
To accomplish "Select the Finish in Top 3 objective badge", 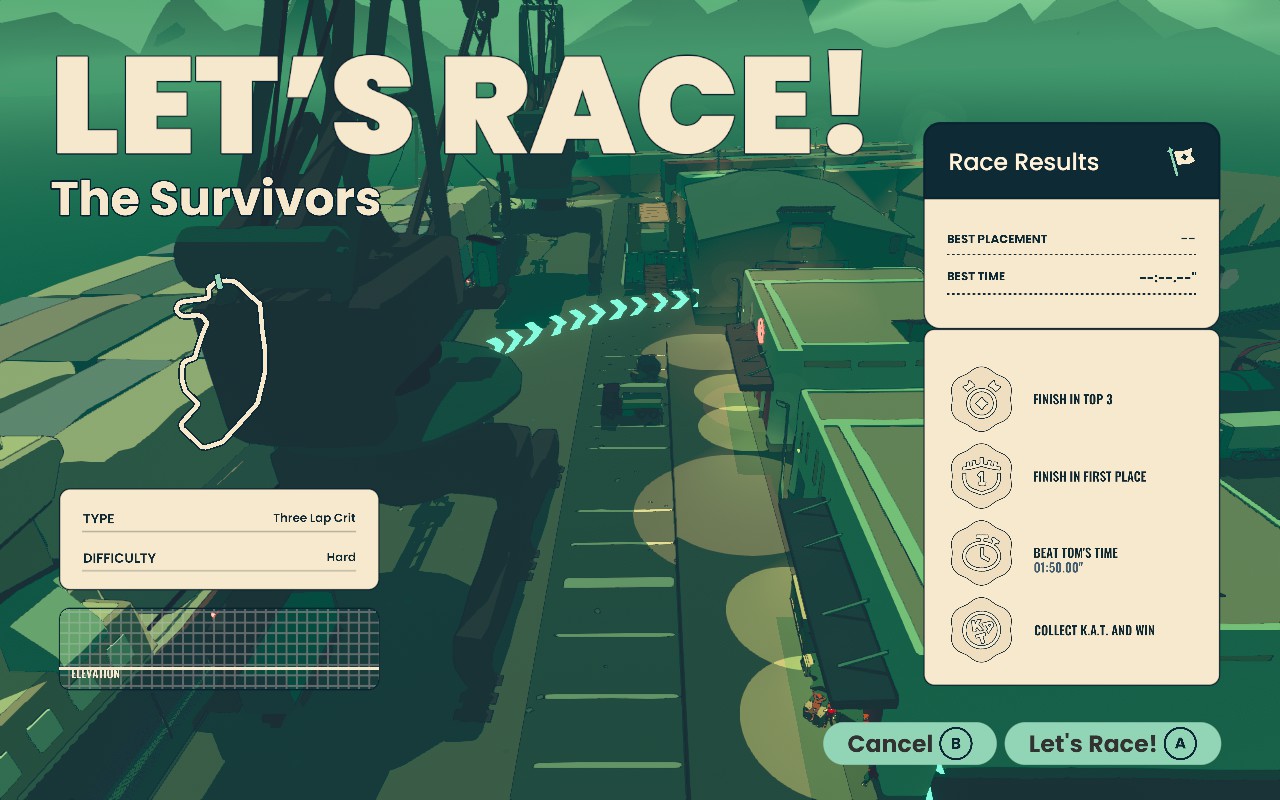I will tap(981, 399).
